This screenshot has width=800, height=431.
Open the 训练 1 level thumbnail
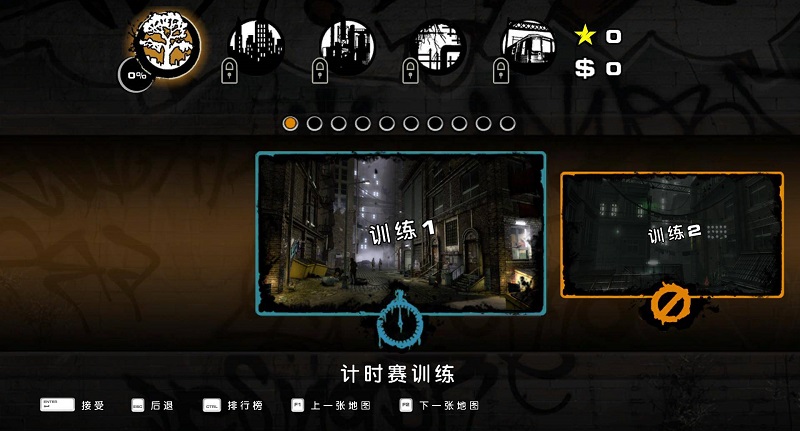tap(401, 232)
